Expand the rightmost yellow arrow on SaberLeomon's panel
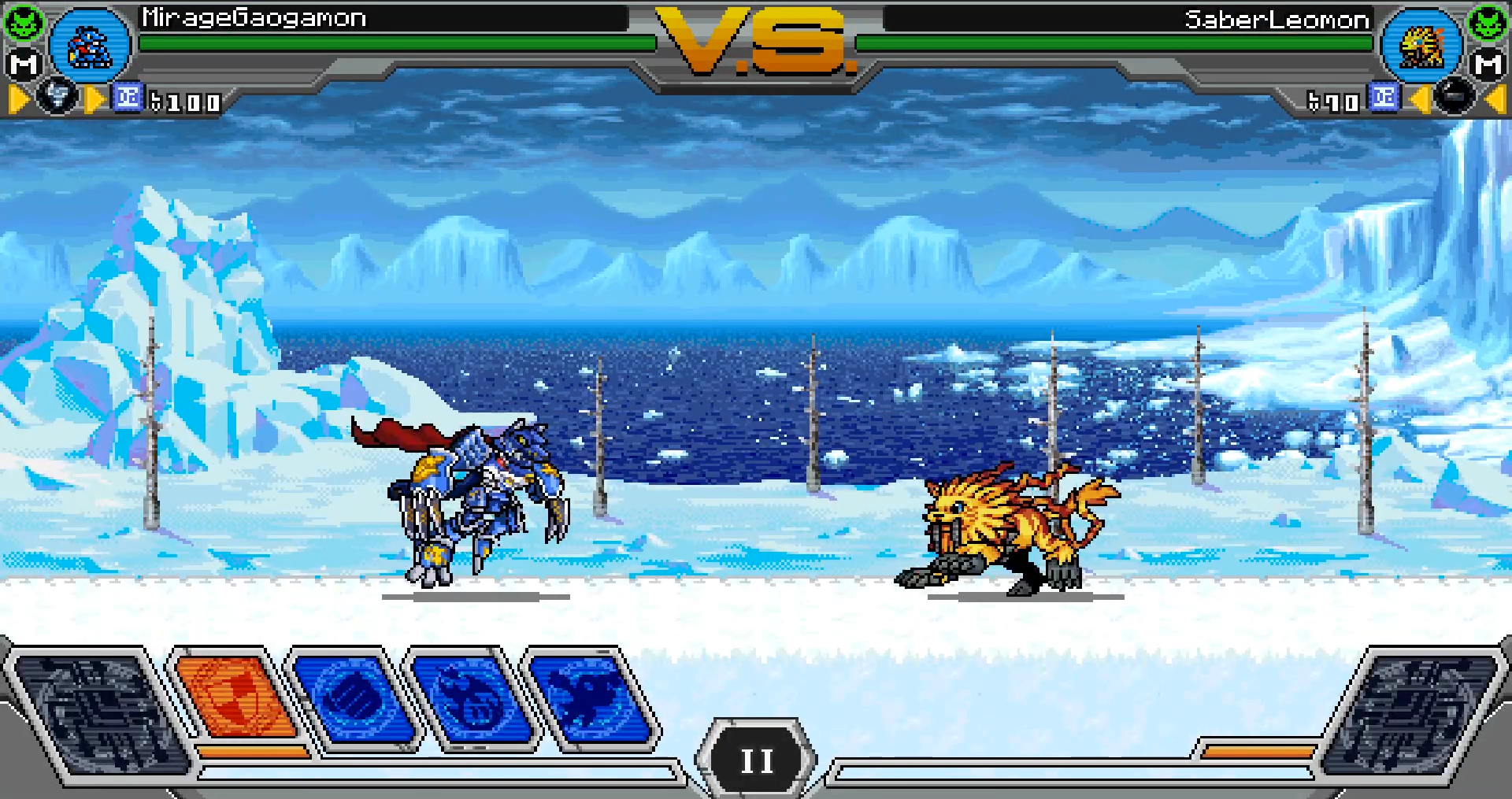Image resolution: width=1512 pixels, height=799 pixels. pos(1495,99)
